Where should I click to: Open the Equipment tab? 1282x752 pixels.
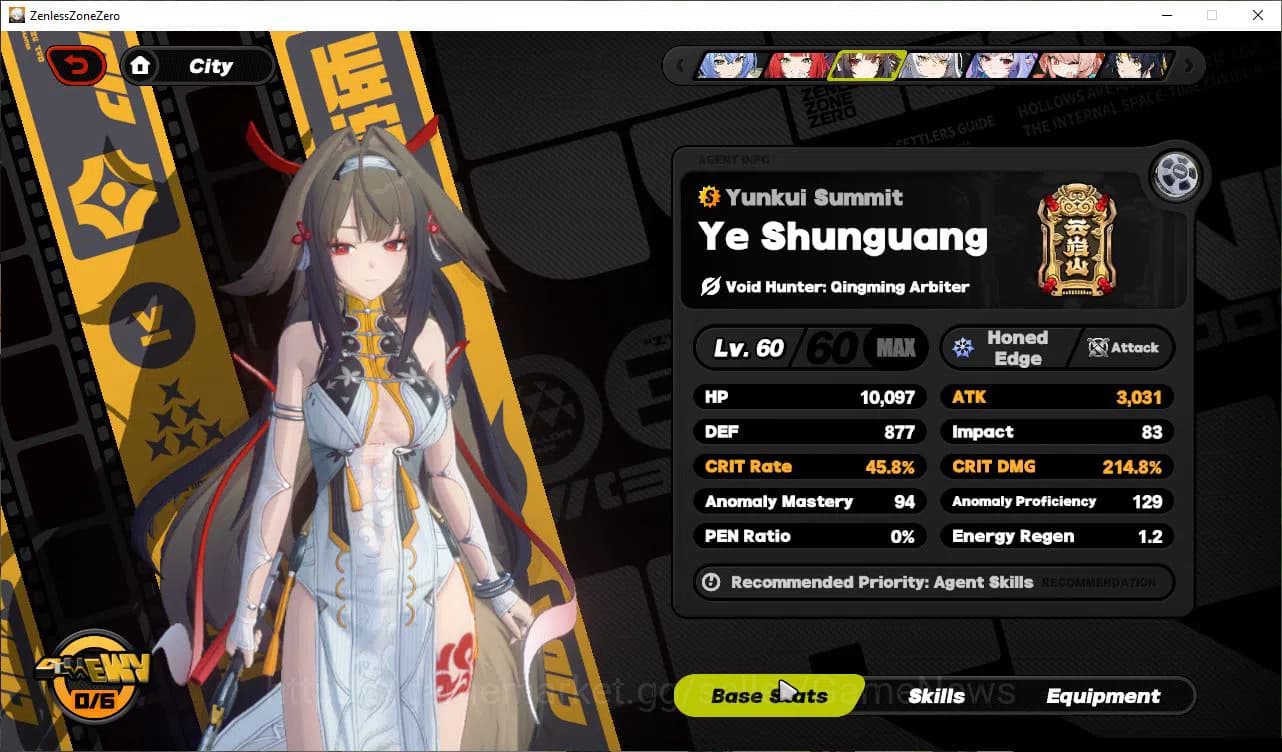point(1103,695)
